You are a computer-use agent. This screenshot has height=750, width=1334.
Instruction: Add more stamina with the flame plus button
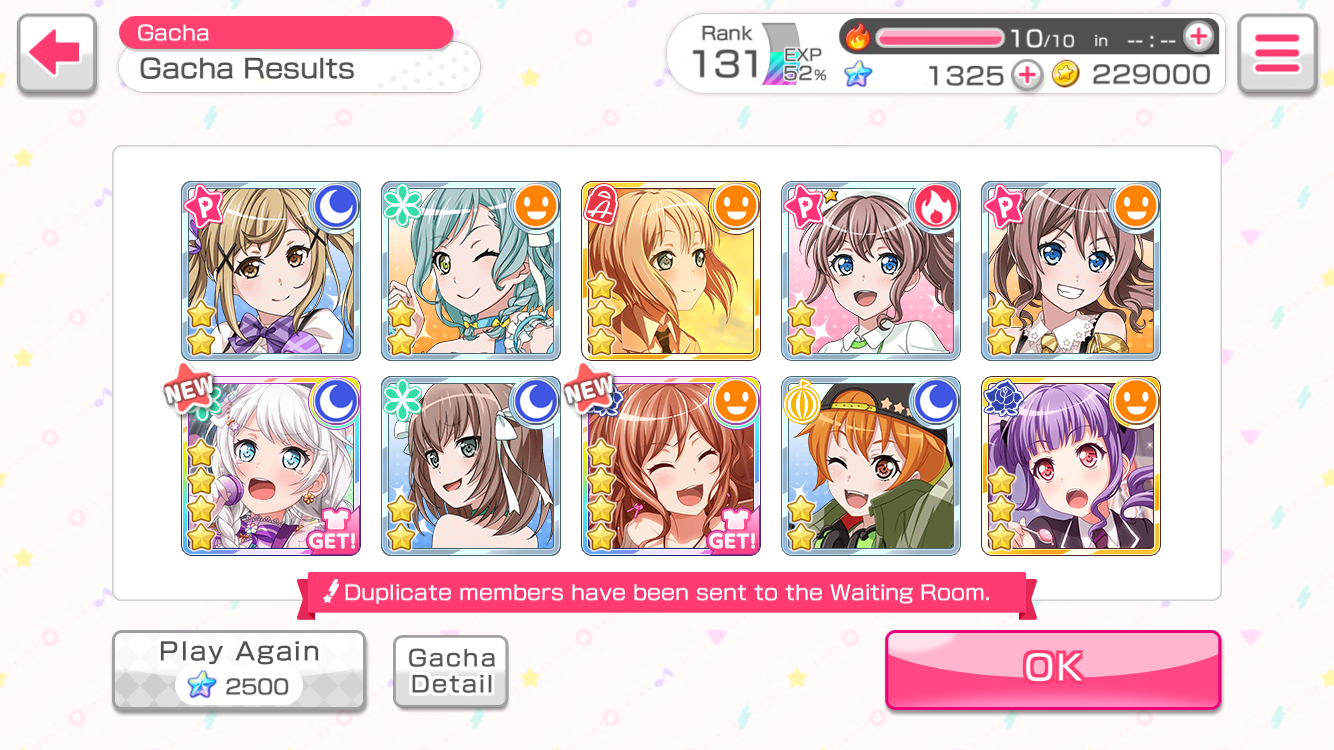pyautogui.click(x=1197, y=38)
